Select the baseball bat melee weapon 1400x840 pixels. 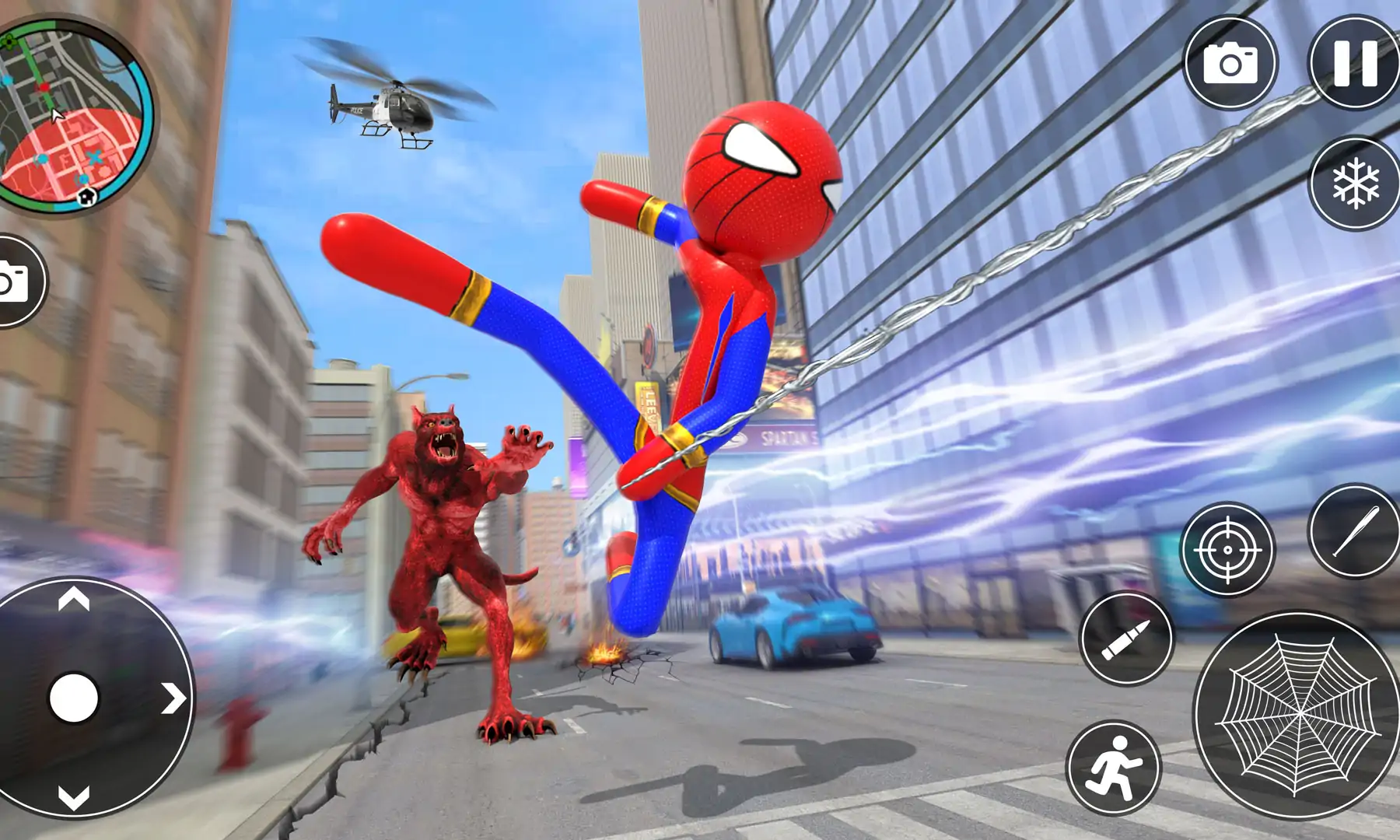pyautogui.click(x=1356, y=531)
